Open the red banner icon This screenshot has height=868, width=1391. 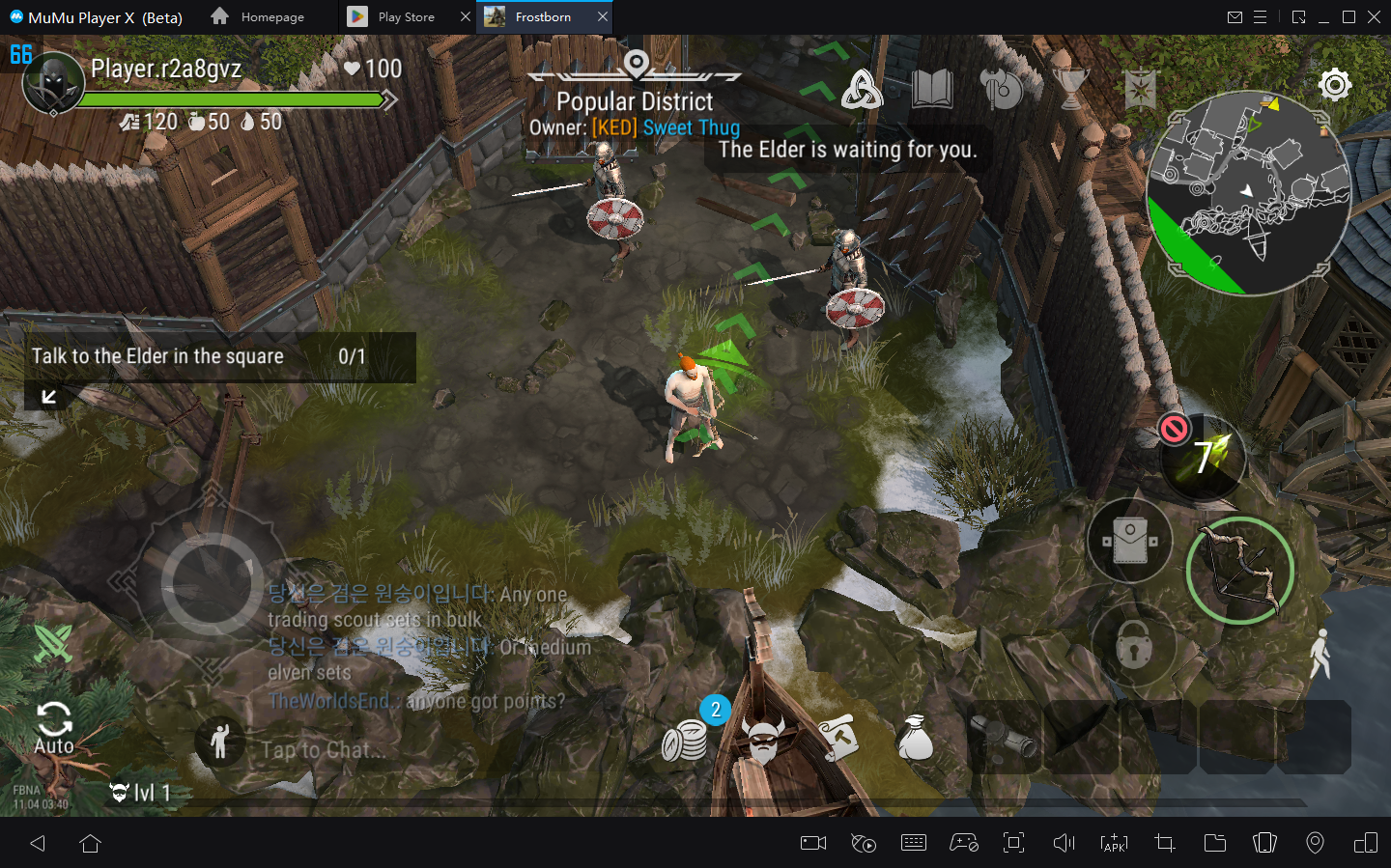click(1141, 90)
